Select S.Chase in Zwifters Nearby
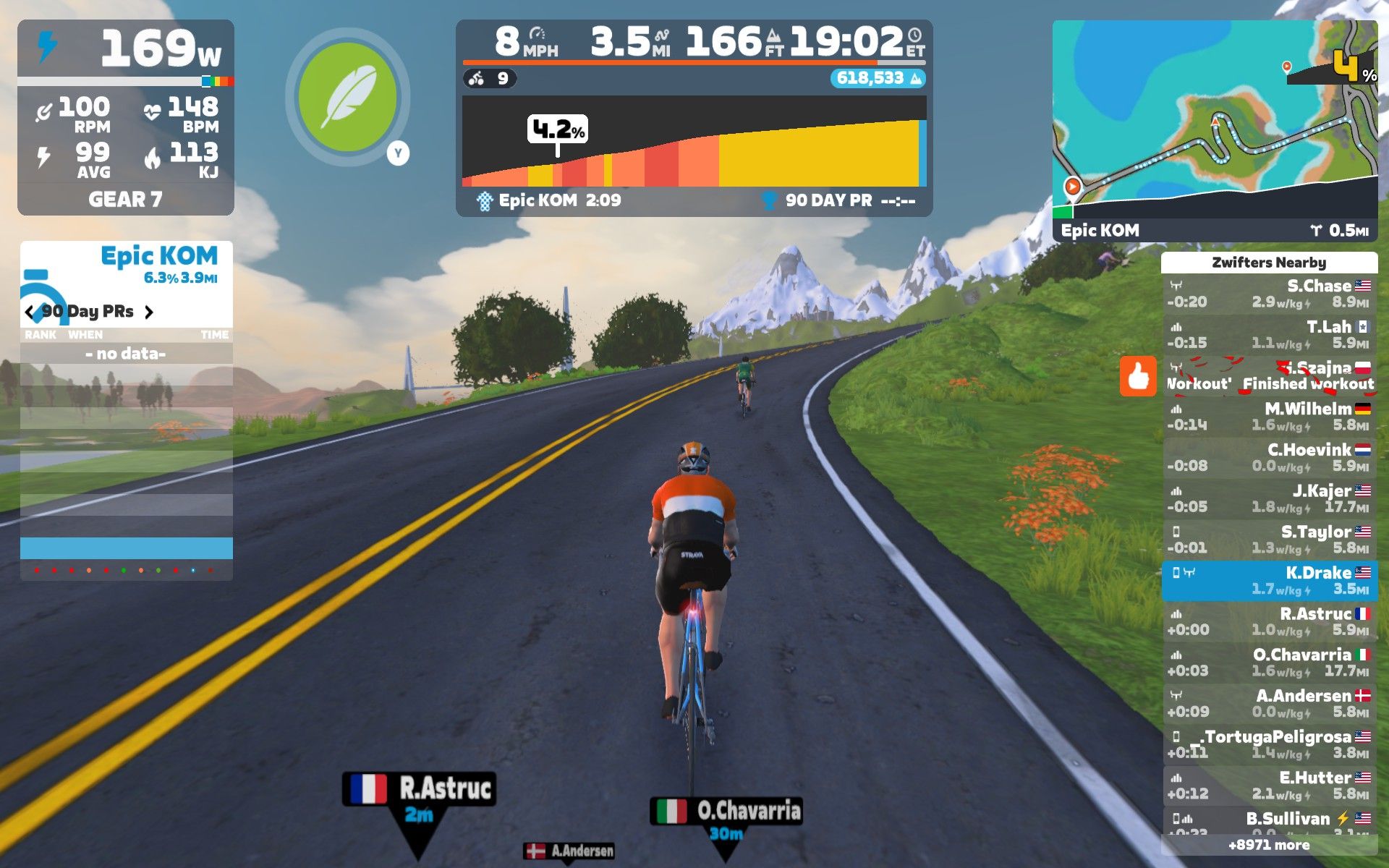Image resolution: width=1389 pixels, height=868 pixels. pyautogui.click(x=1269, y=294)
